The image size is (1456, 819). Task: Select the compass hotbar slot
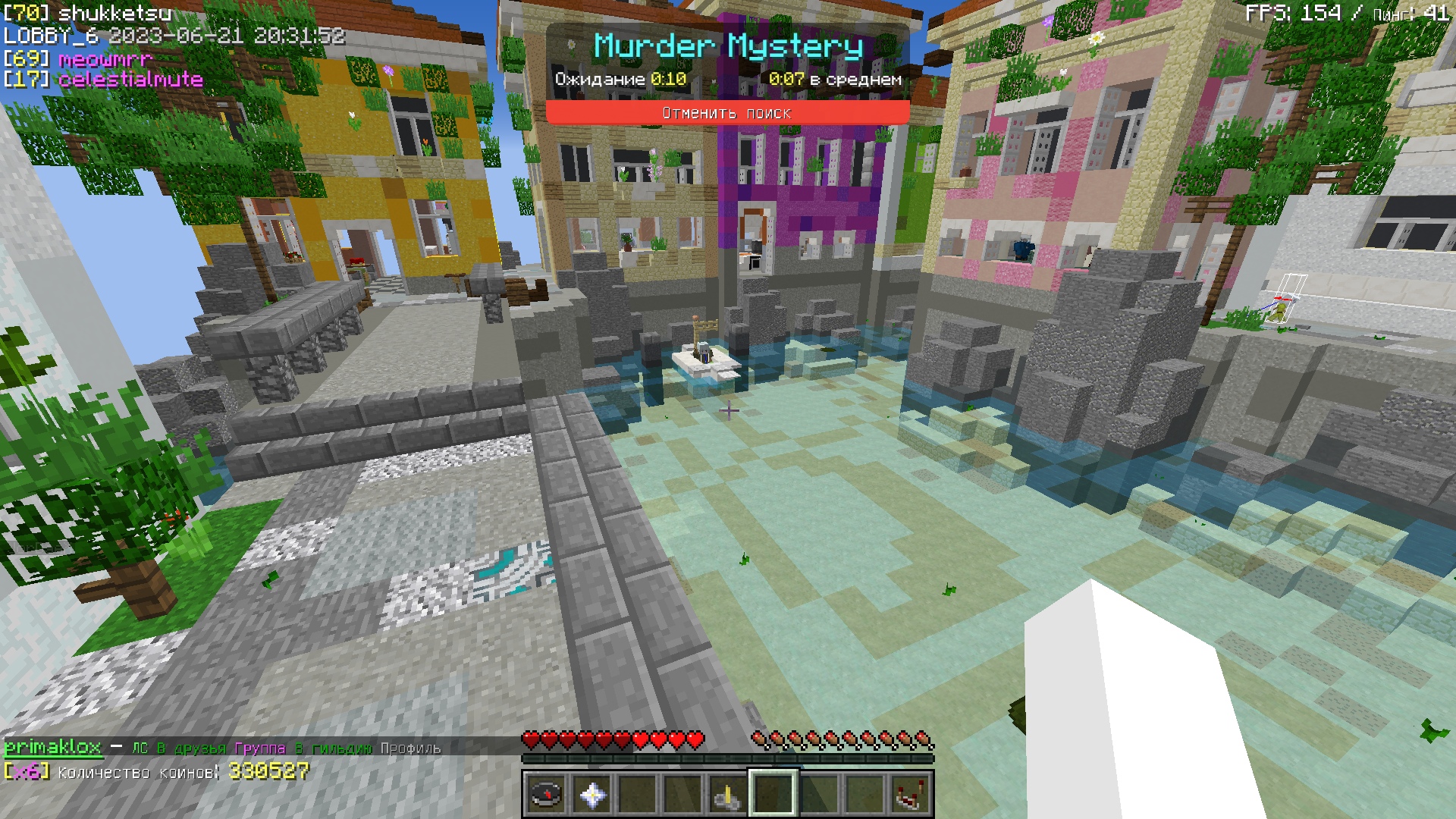click(546, 794)
